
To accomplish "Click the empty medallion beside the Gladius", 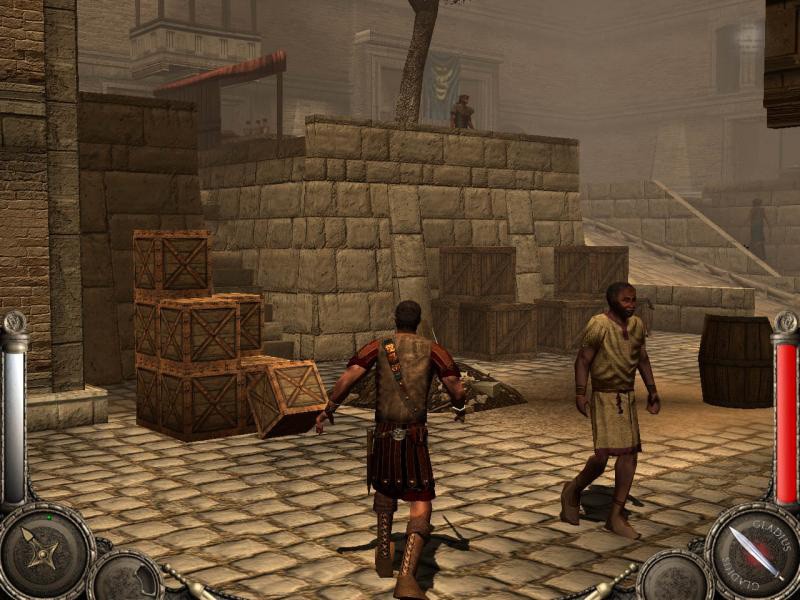I will (672, 578).
